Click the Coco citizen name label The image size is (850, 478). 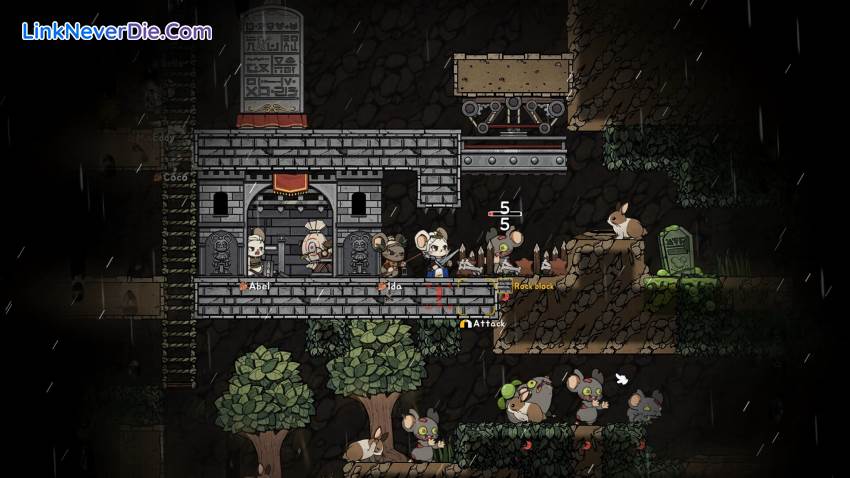click(174, 178)
